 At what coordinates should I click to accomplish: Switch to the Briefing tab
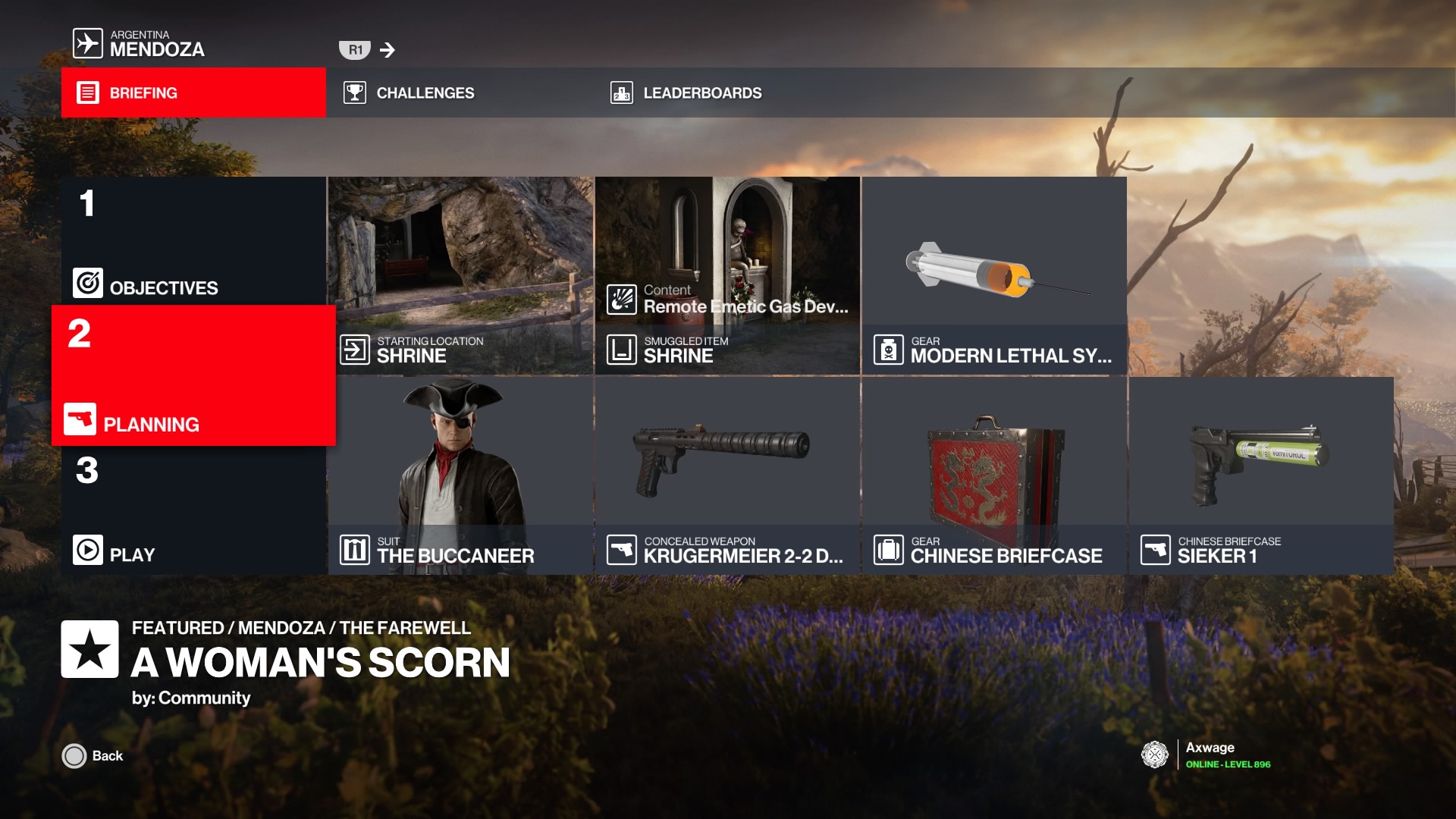pyautogui.click(x=193, y=93)
